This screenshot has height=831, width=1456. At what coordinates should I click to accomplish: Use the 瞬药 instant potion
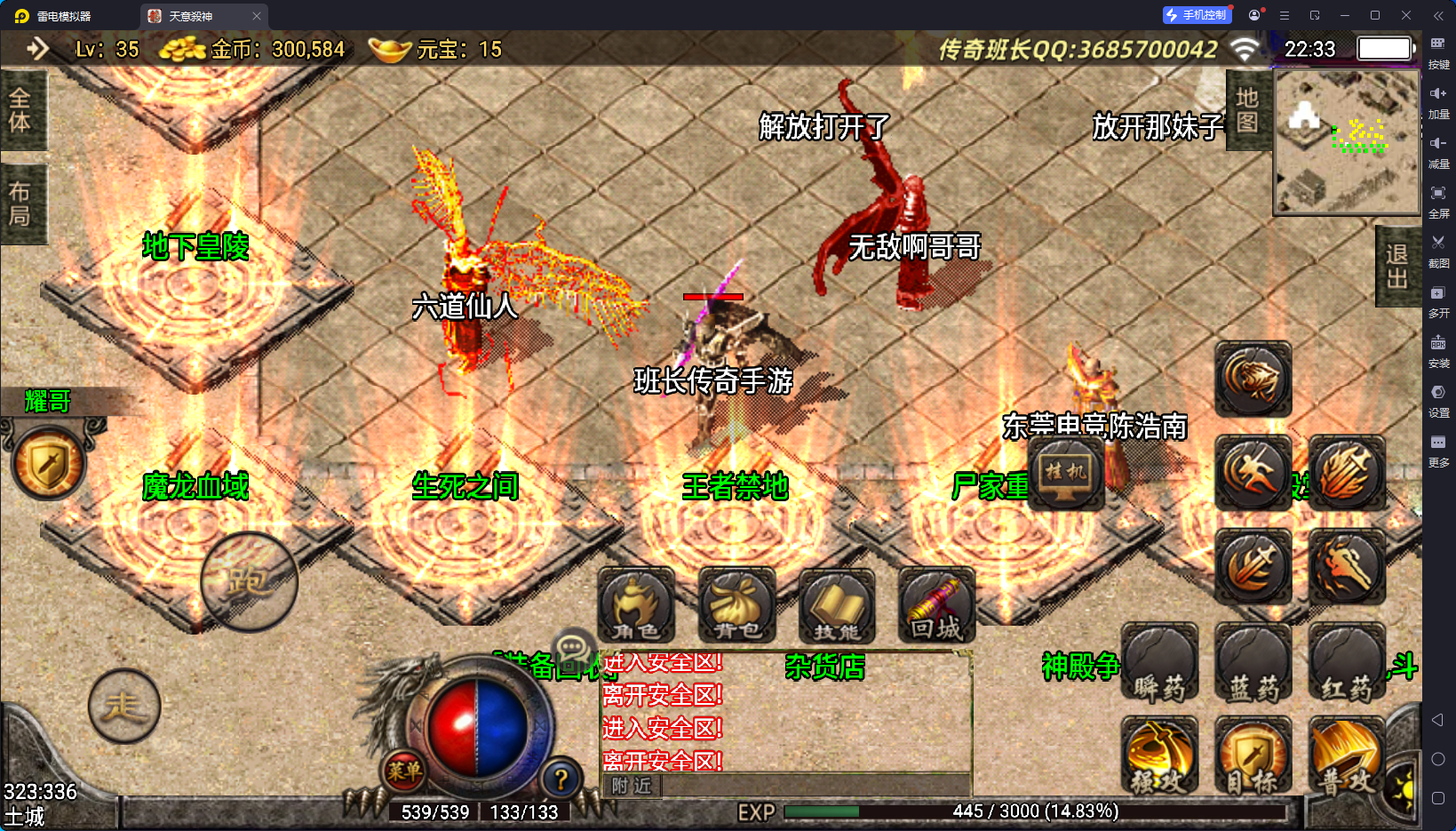point(1159,663)
